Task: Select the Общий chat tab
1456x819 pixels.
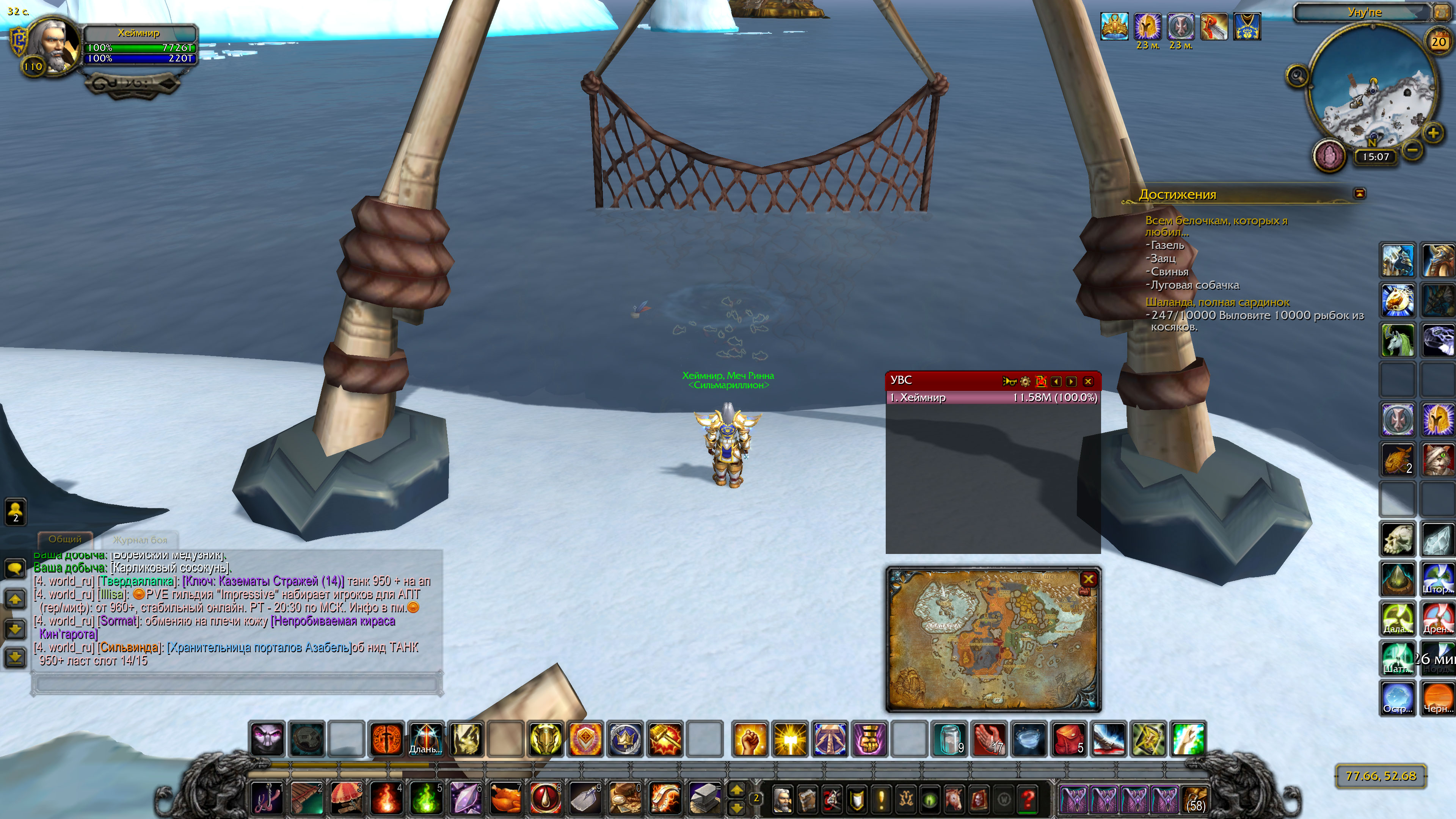Action: coord(65,539)
